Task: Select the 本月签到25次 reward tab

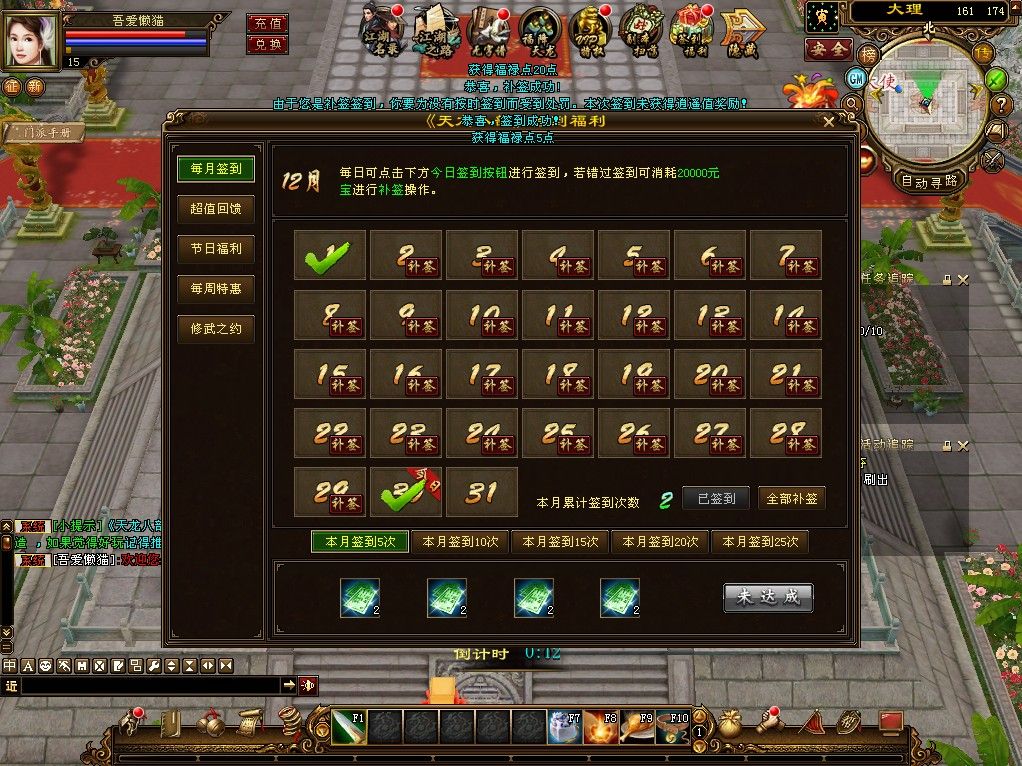Action: tap(760, 542)
